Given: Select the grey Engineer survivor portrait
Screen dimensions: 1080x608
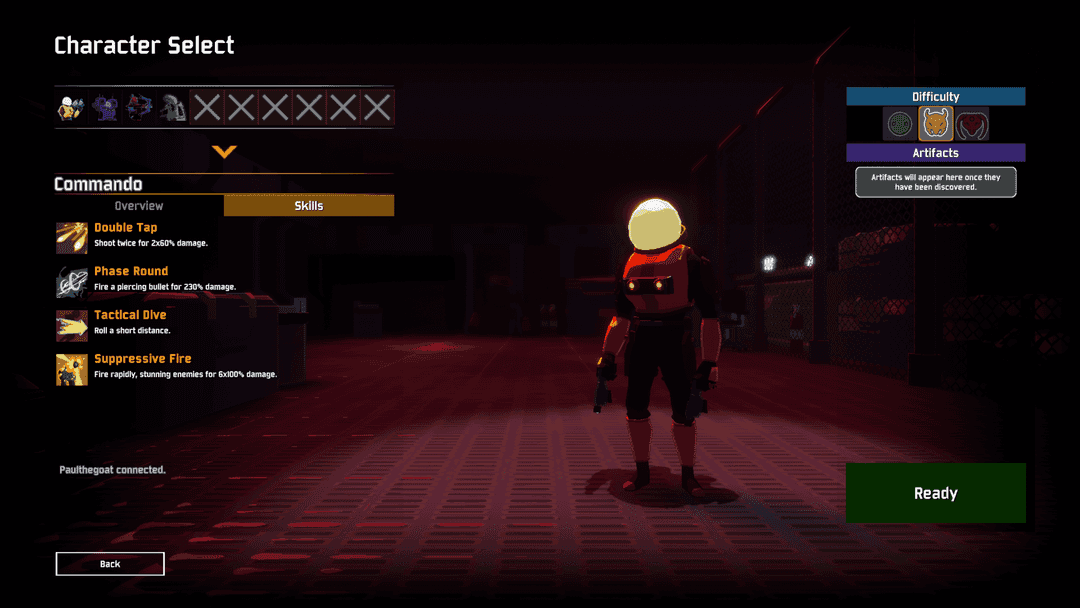Looking at the screenshot, I should (173, 108).
